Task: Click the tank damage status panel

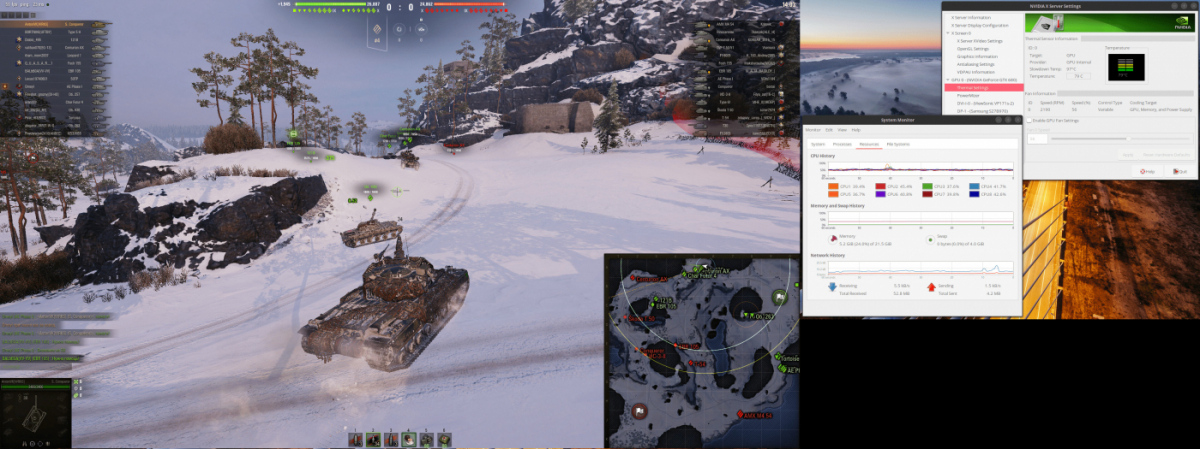Action: (x=35, y=414)
